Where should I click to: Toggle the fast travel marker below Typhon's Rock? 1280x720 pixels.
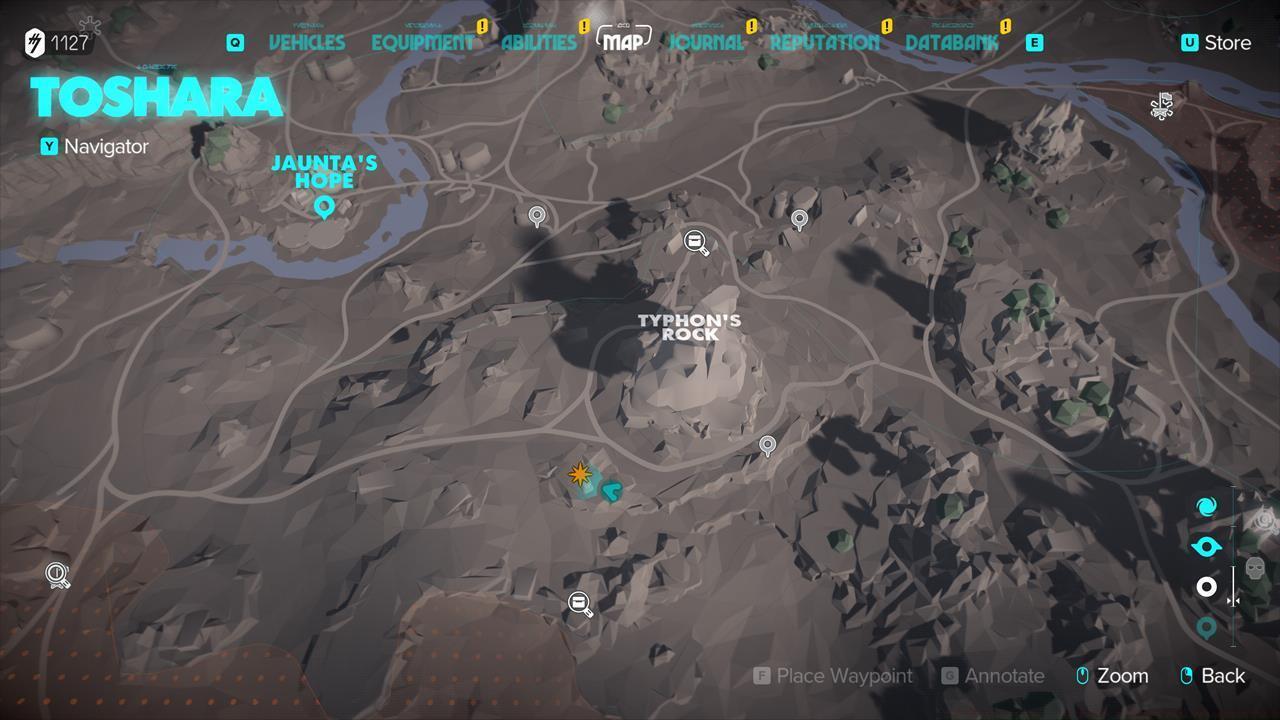[x=578, y=601]
